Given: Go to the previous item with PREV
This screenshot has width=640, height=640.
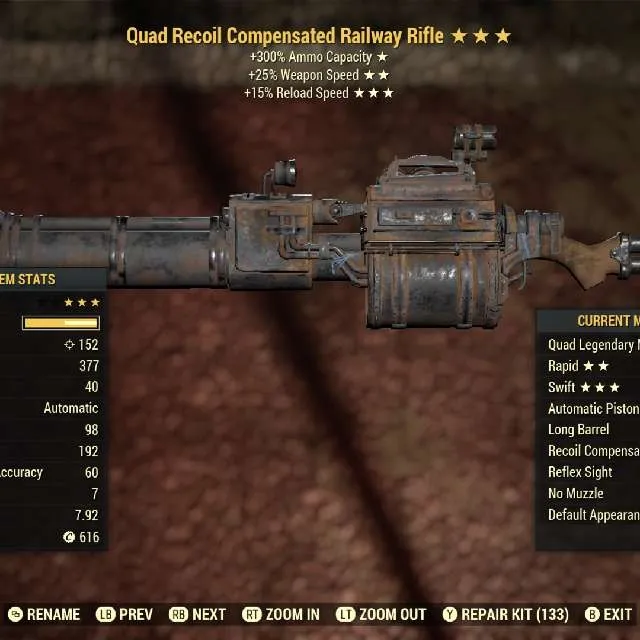Looking at the screenshot, I should point(126,614).
